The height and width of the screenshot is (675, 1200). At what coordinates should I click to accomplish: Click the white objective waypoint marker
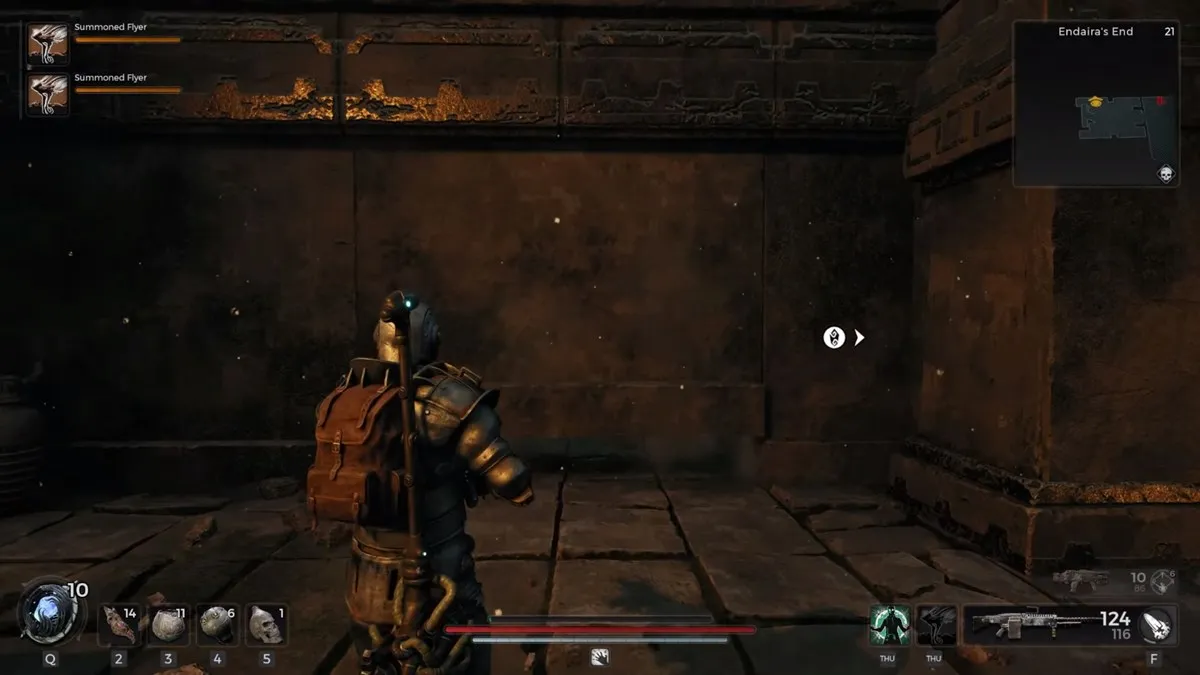(834, 337)
